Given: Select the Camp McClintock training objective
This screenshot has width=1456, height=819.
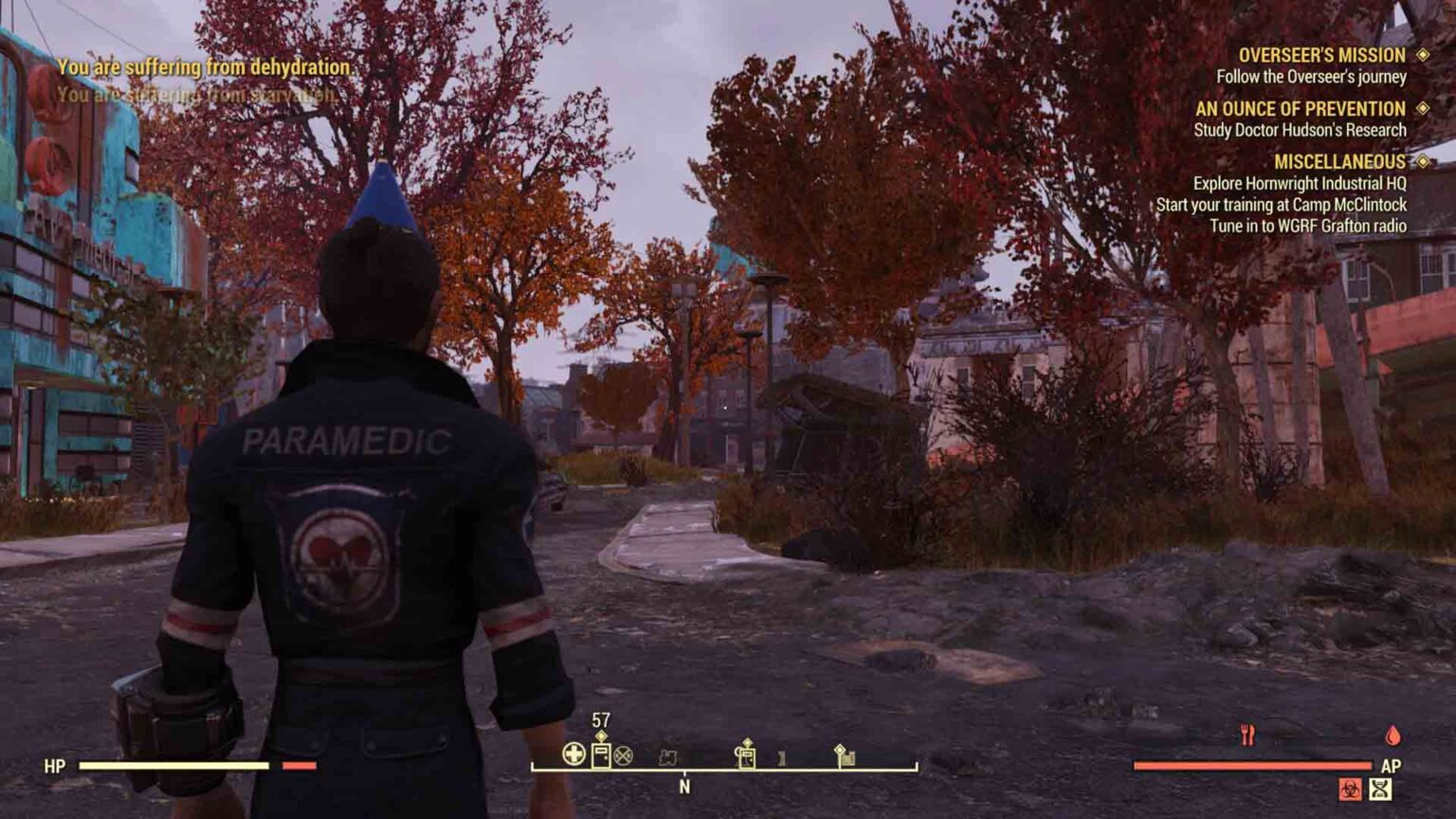Looking at the screenshot, I should pyautogui.click(x=1281, y=205).
